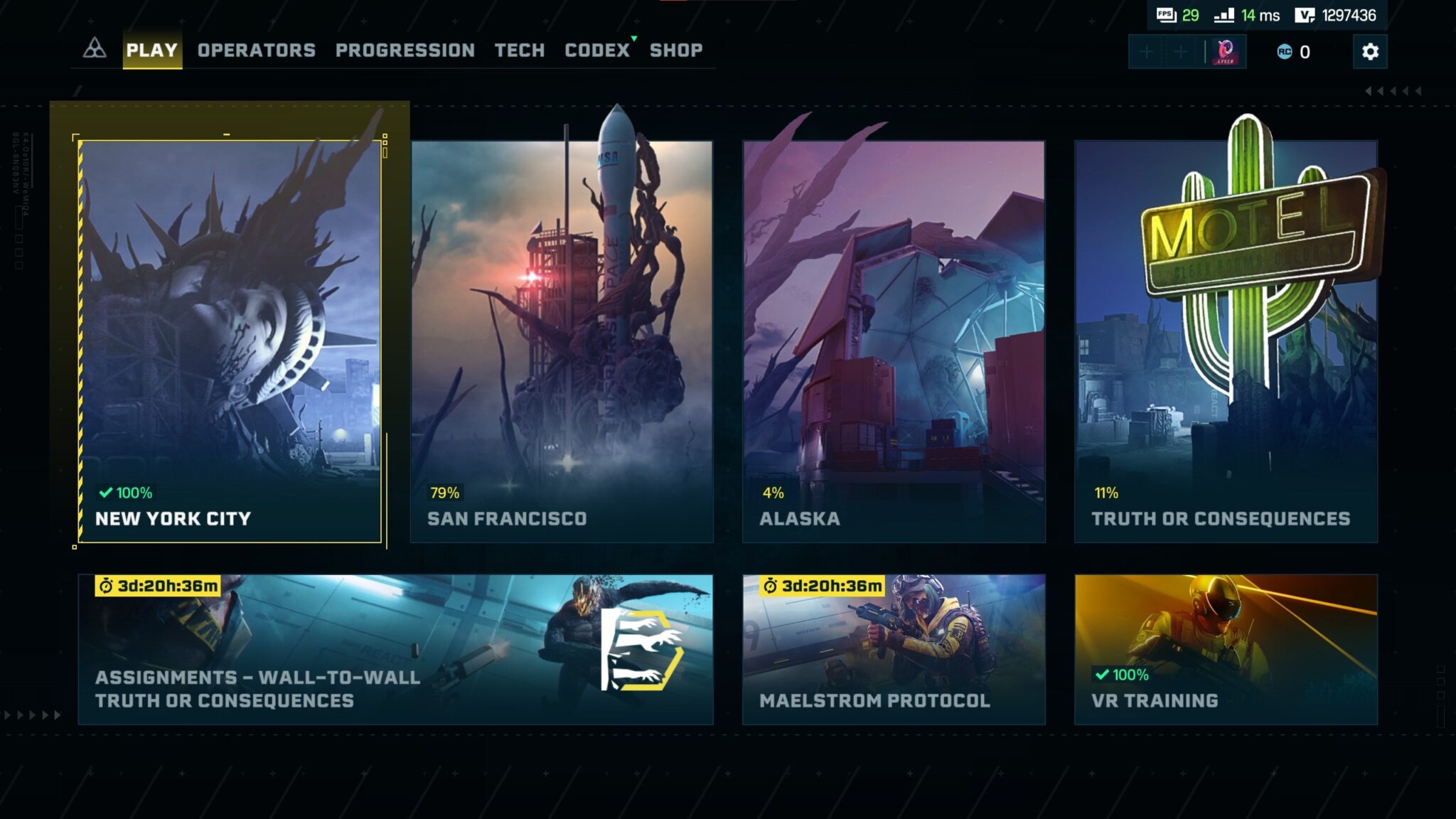Go to the Progression tab

click(x=405, y=50)
